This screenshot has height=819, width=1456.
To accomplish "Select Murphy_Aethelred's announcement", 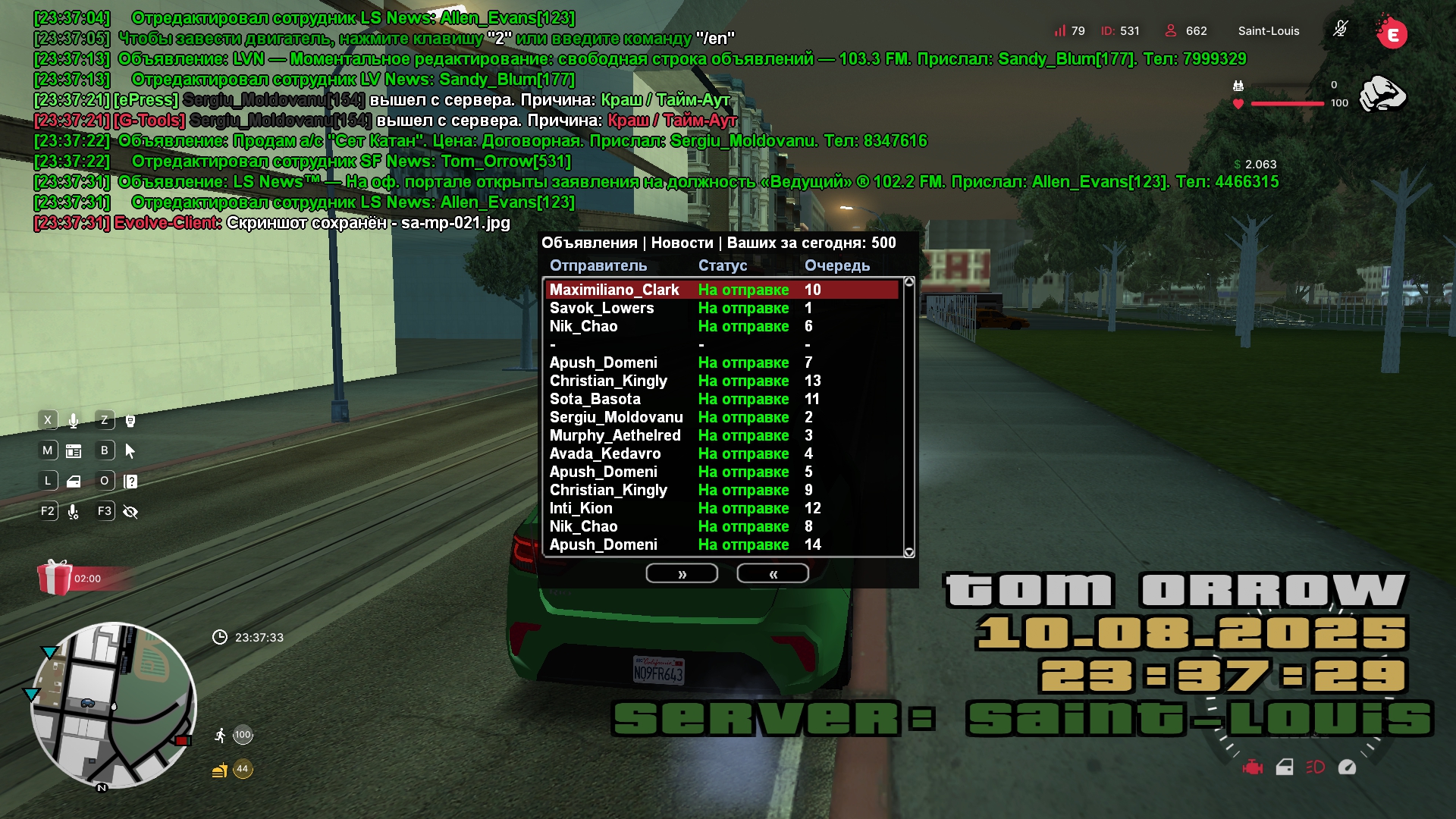I will pos(720,435).
